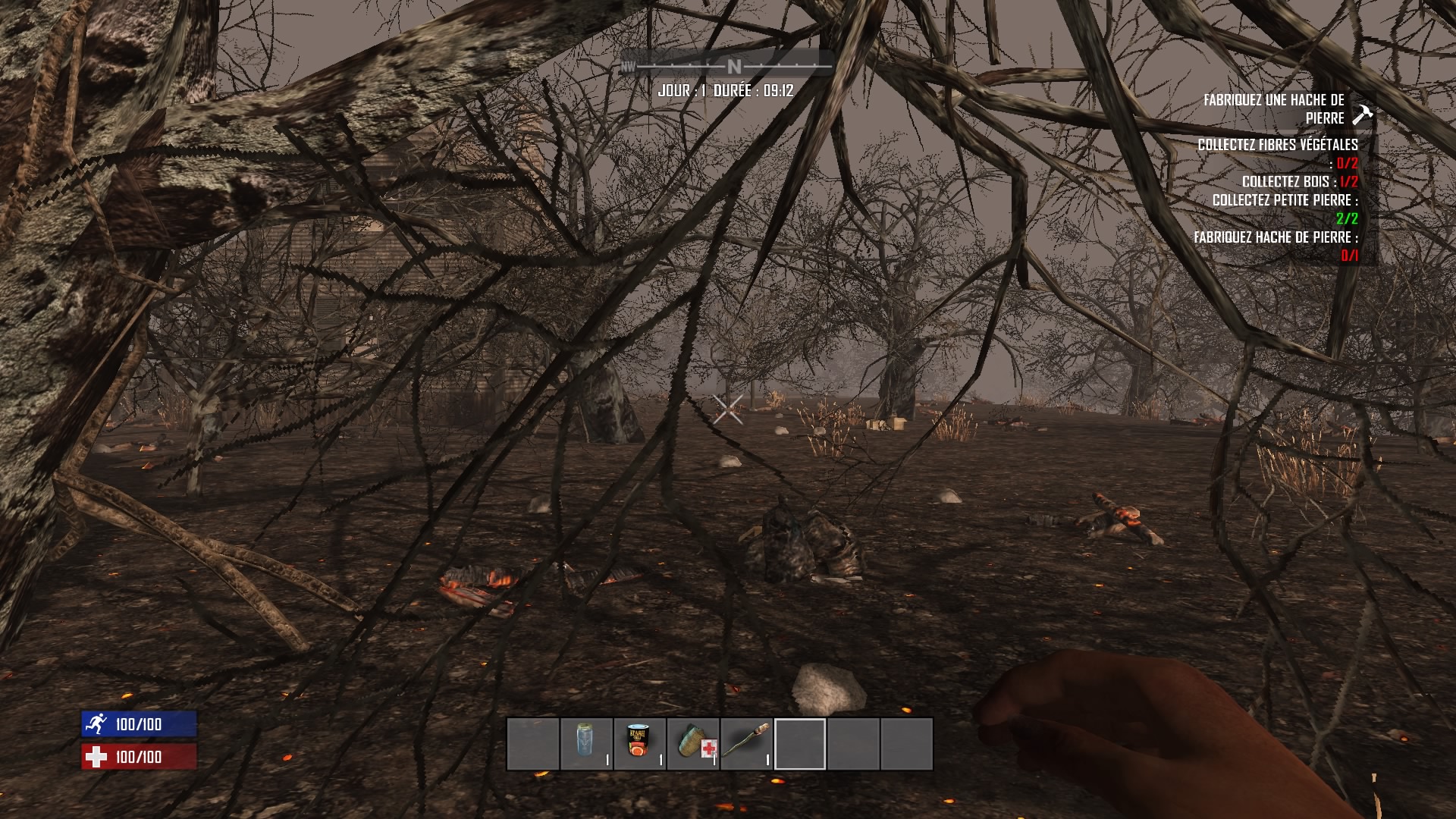Equip the torch from the hotbar
This screenshot has width=1456, height=819.
(746, 744)
